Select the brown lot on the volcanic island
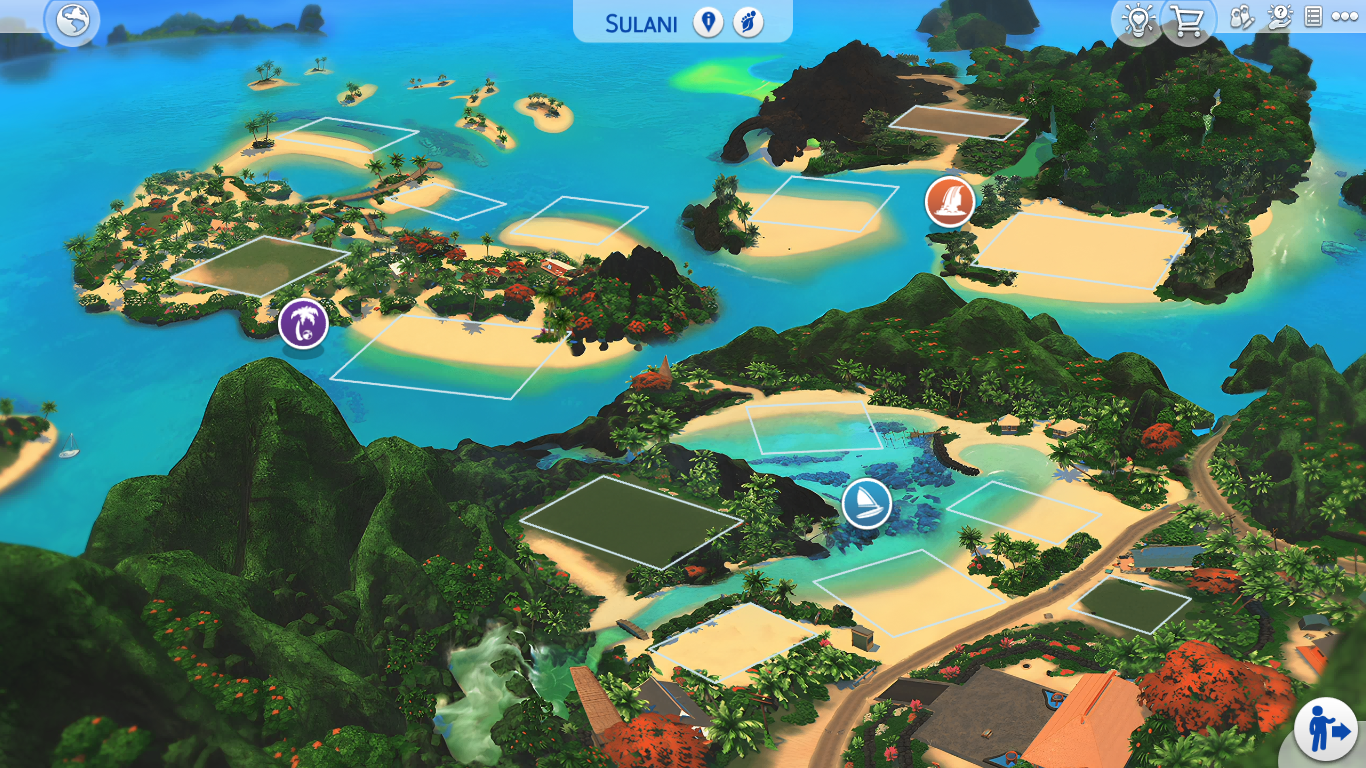Screen dimensions: 1366x768 (957, 122)
